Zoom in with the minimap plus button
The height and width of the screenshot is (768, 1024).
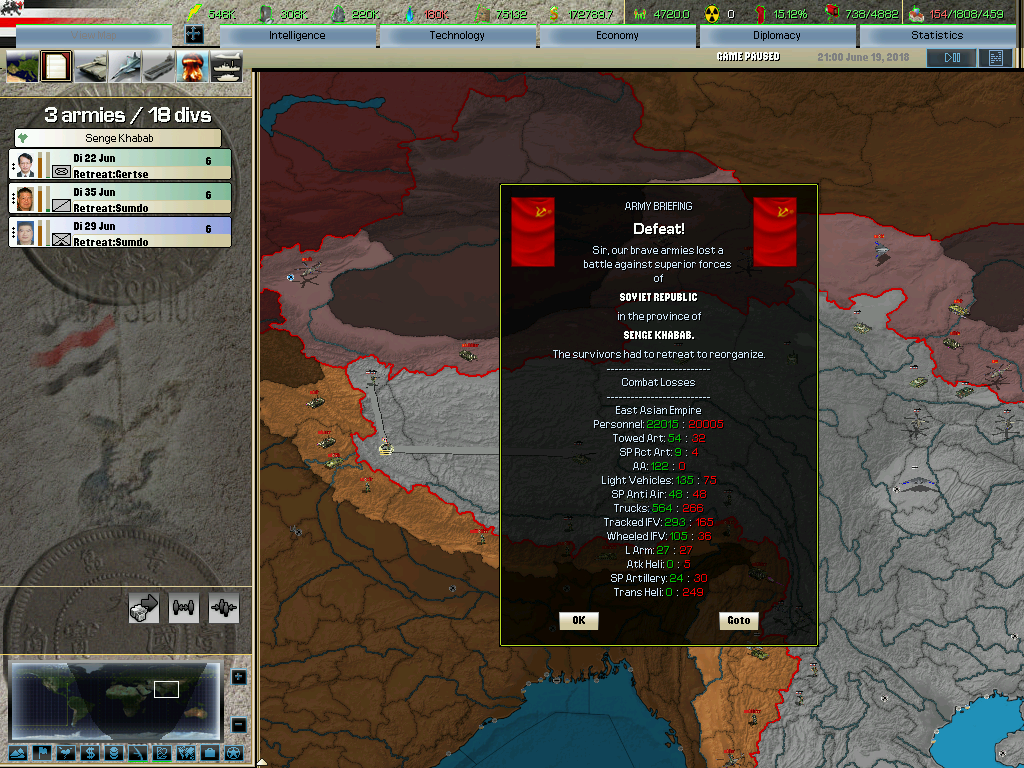coord(238,677)
